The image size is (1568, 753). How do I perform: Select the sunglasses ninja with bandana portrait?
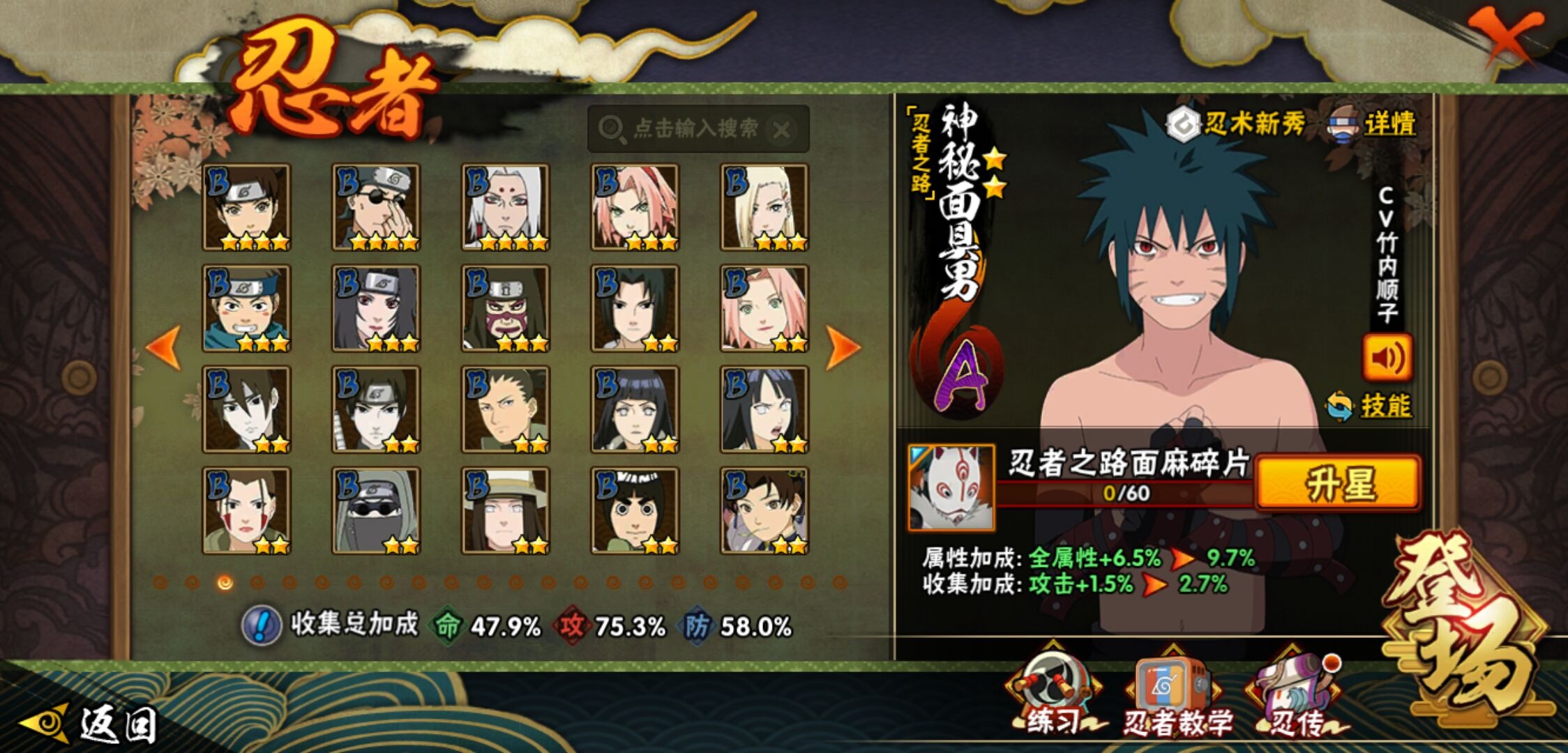pyautogui.click(x=376, y=207)
